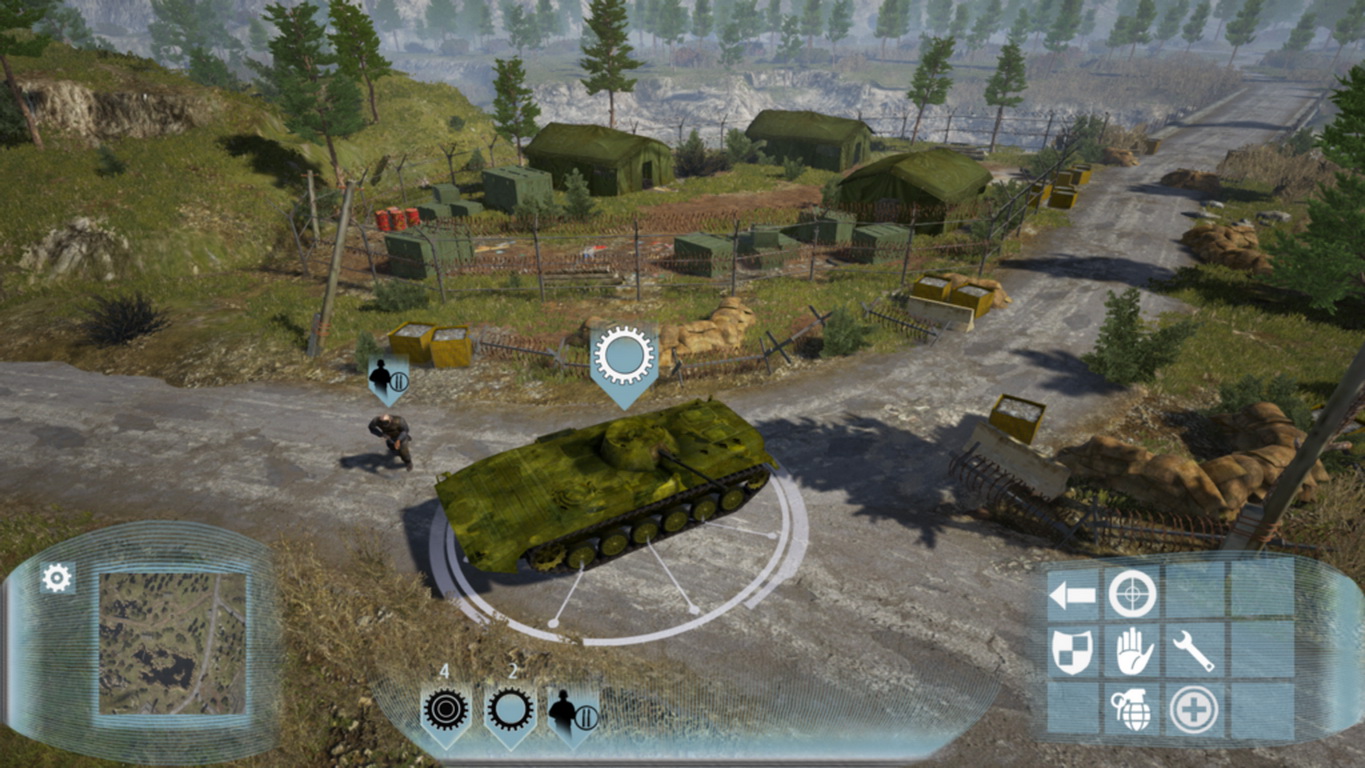The height and width of the screenshot is (768, 1365).
Task: Choose the checkered shield defend command
Action: point(1072,651)
